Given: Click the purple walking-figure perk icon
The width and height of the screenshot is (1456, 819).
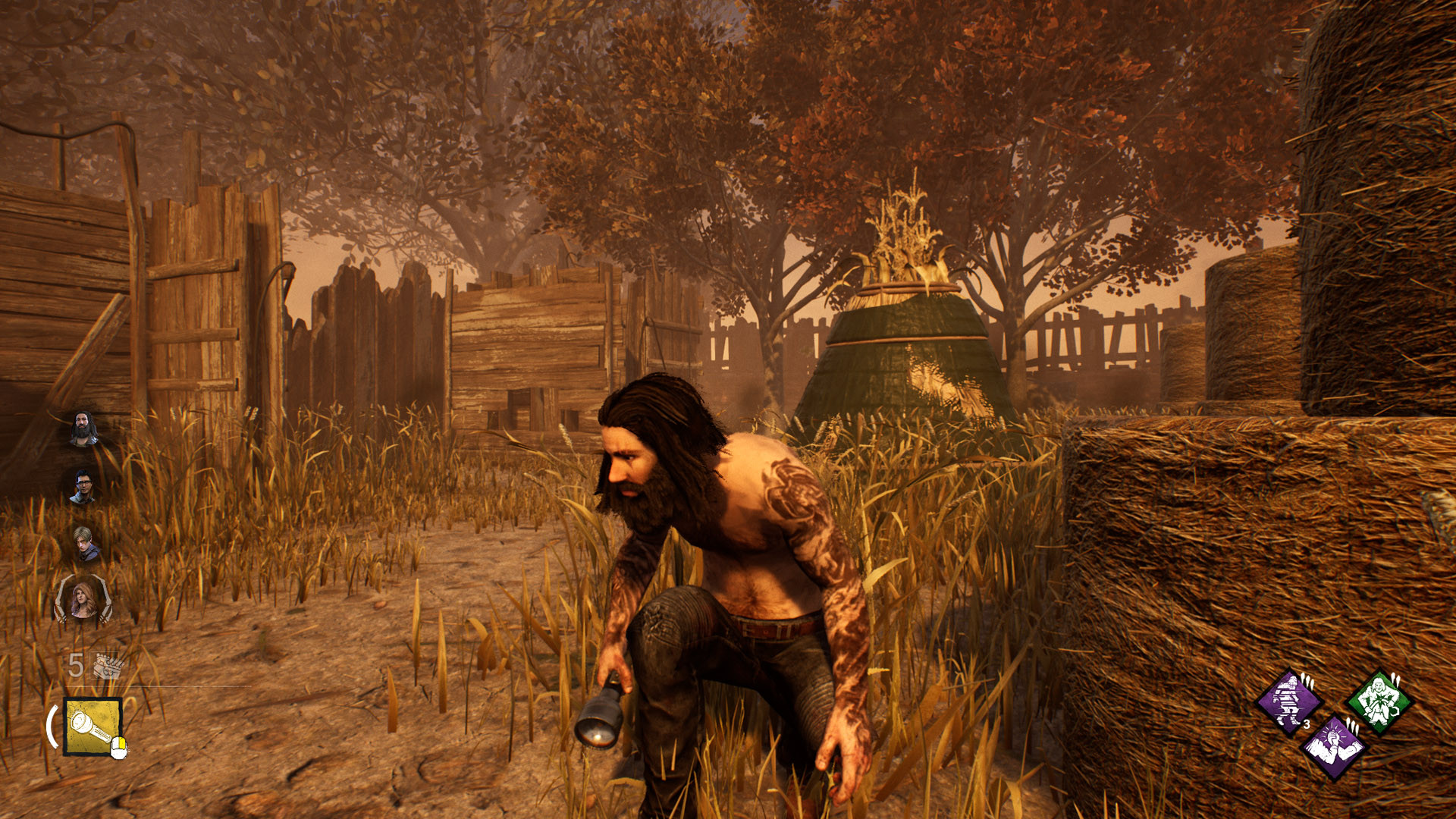Looking at the screenshot, I should click(1288, 700).
